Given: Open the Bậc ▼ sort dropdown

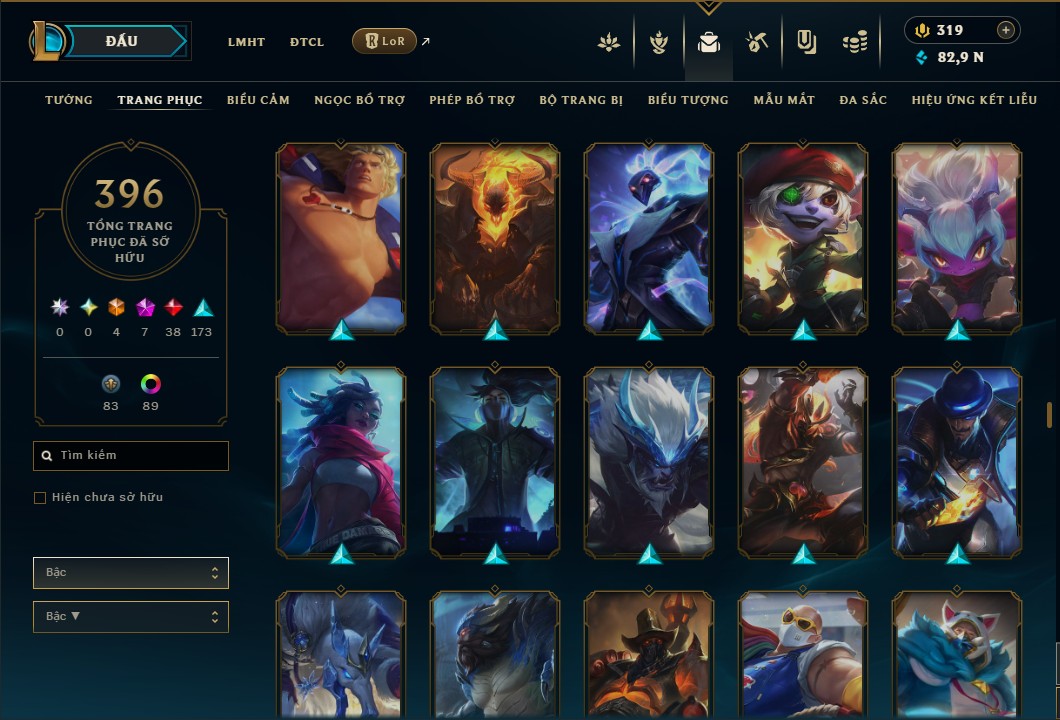Looking at the screenshot, I should 131,616.
